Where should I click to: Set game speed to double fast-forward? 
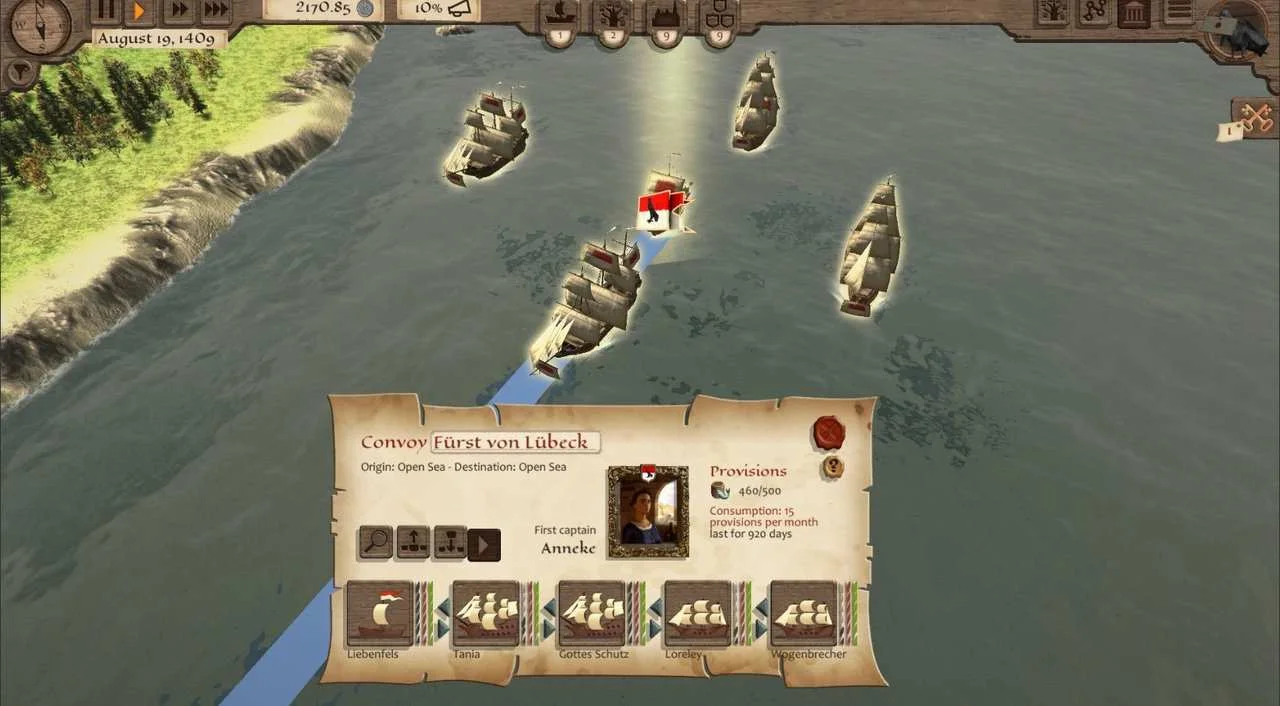pyautogui.click(x=178, y=11)
